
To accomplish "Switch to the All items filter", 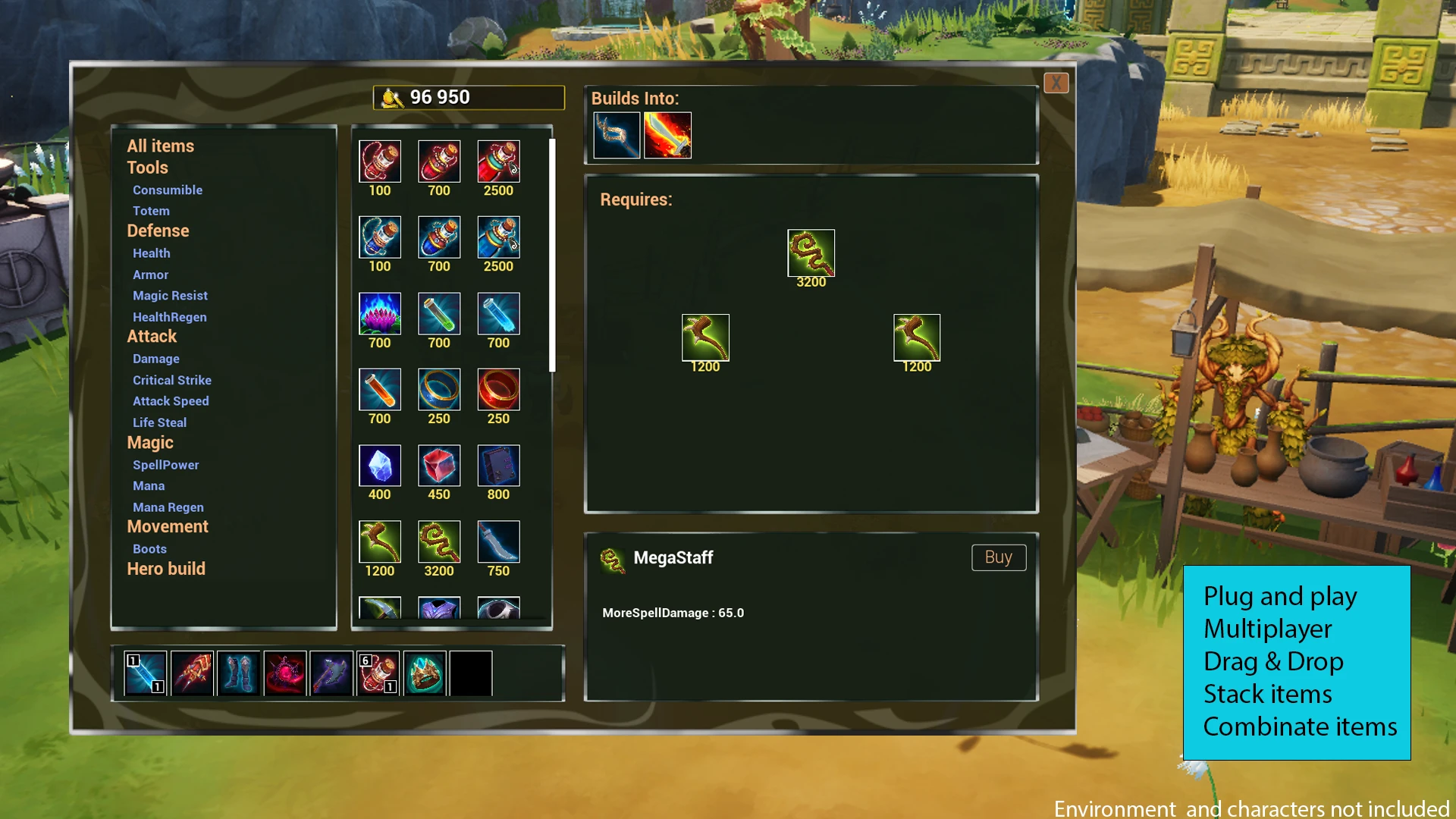I will pos(162,146).
